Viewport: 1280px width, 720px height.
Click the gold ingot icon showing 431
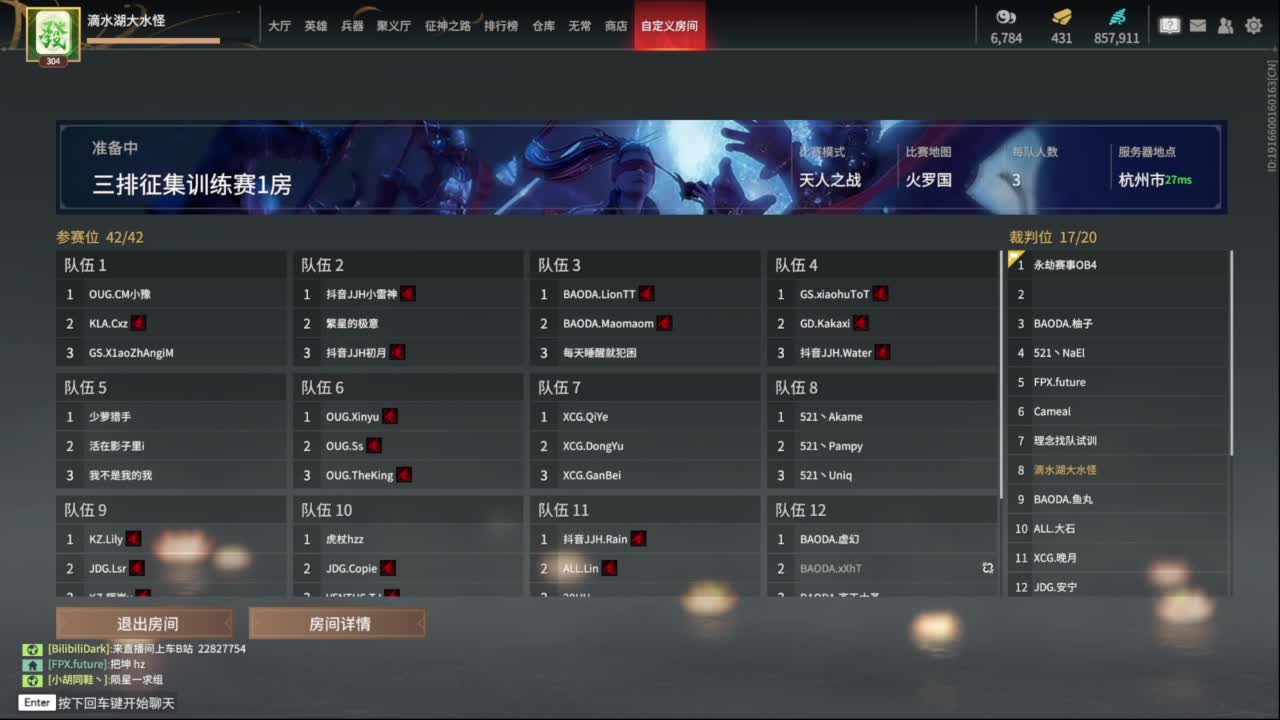[x=1061, y=18]
